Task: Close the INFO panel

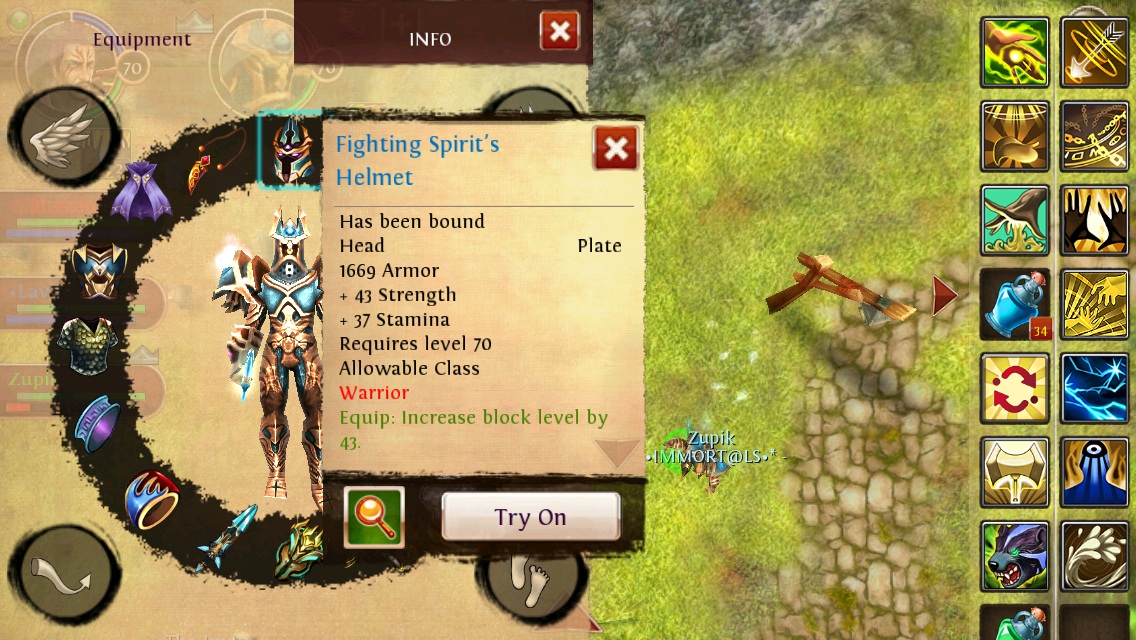Action: 560,31
